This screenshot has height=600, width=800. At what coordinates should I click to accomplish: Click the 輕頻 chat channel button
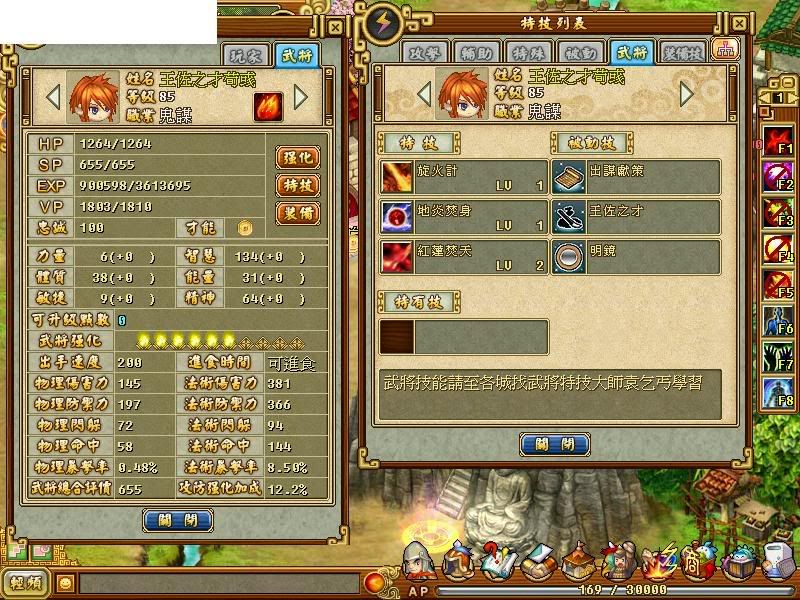tap(25, 582)
